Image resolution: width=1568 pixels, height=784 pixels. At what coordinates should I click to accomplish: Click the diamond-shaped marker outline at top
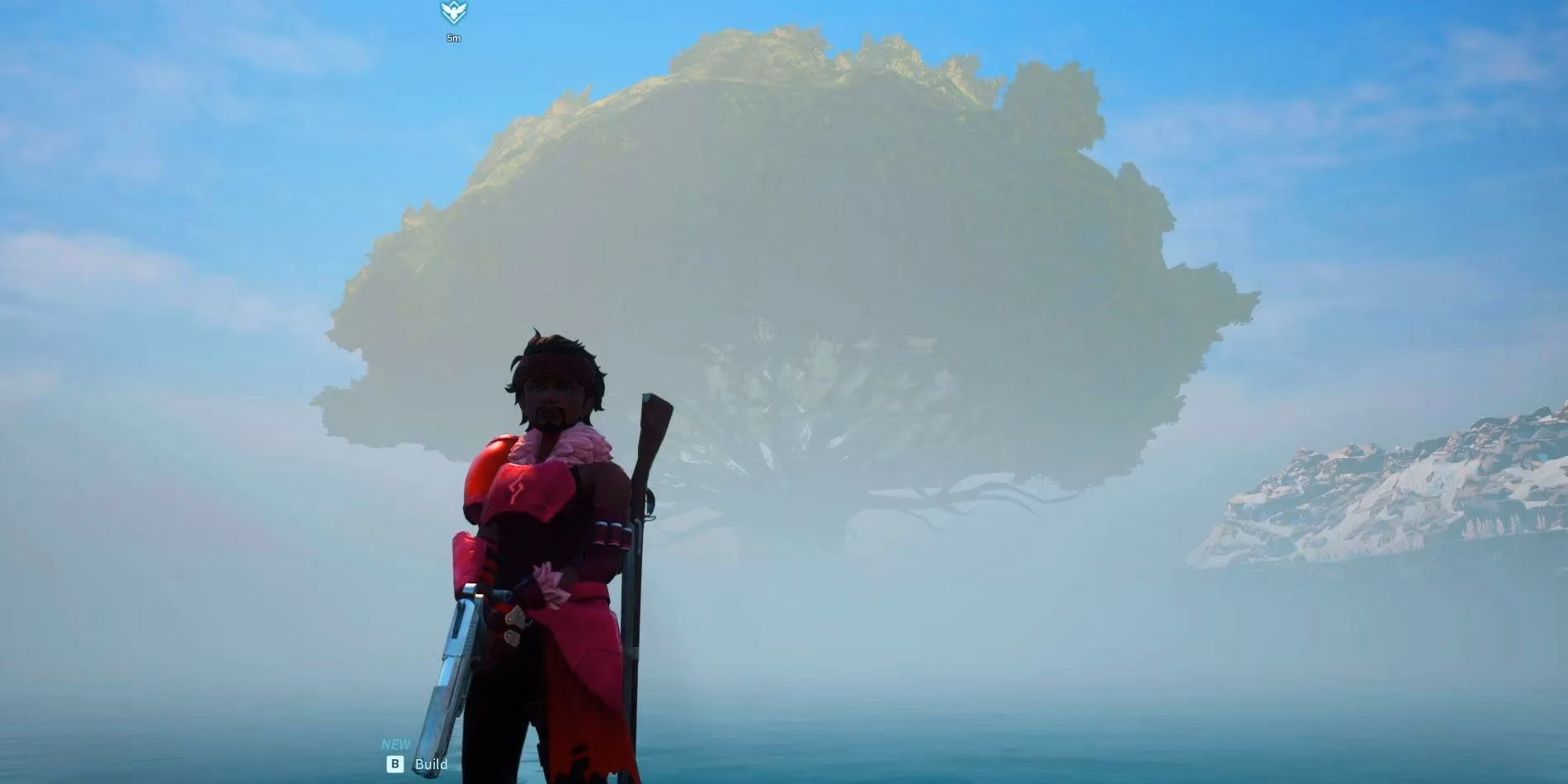453,12
